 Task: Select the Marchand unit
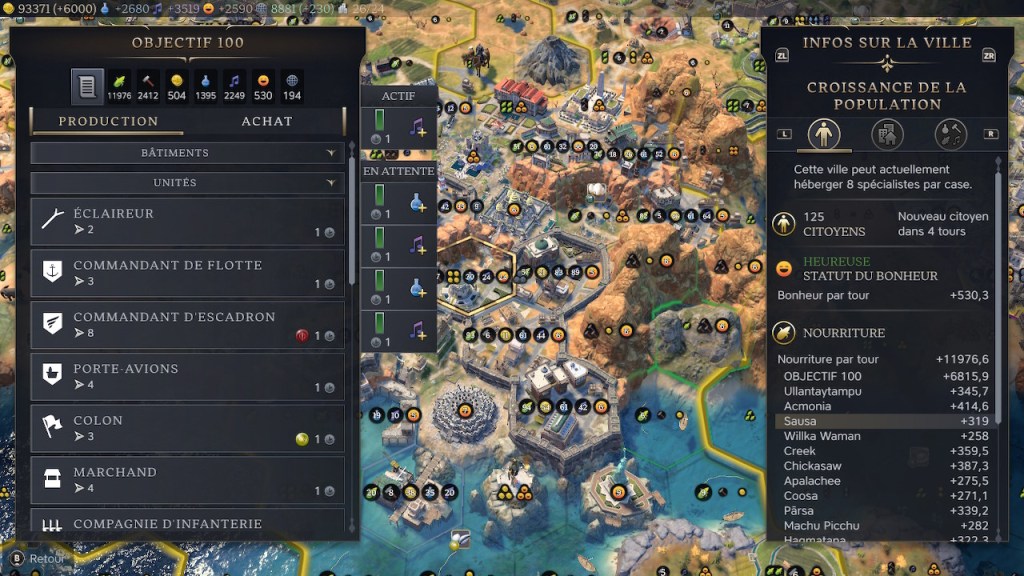click(x=187, y=480)
